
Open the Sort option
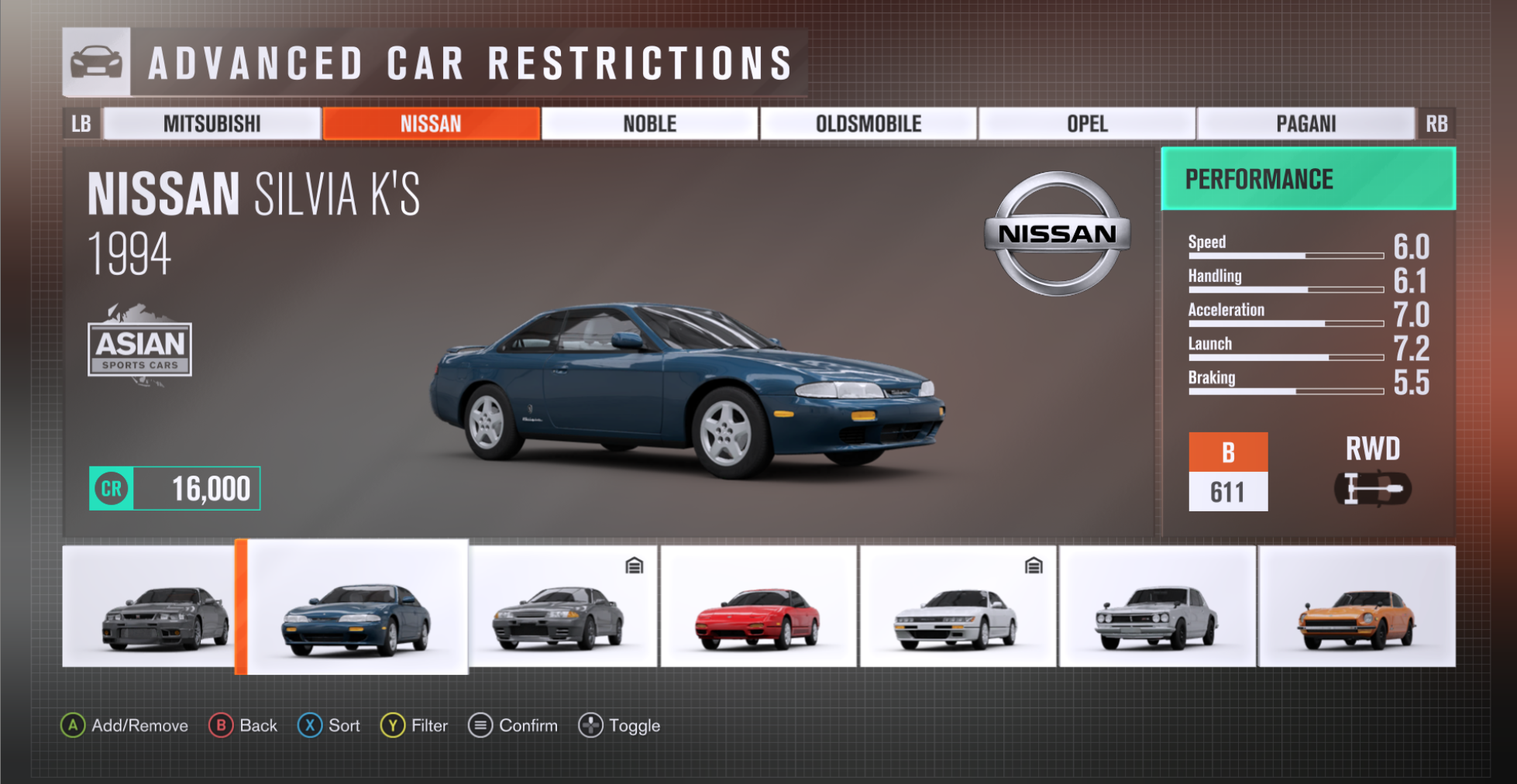[x=329, y=726]
